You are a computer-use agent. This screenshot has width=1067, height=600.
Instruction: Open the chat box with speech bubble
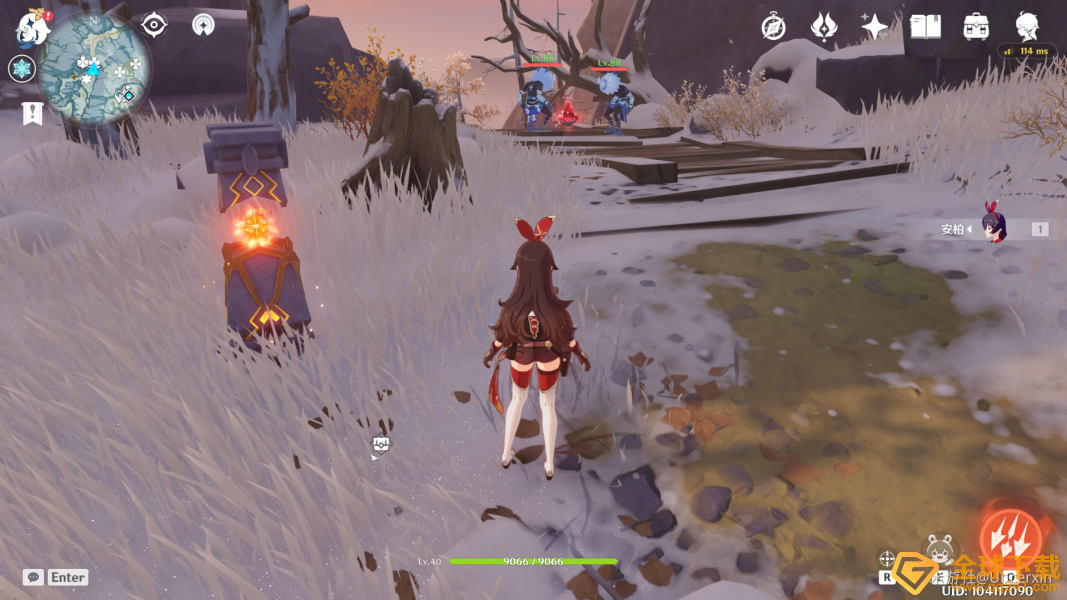coord(33,577)
